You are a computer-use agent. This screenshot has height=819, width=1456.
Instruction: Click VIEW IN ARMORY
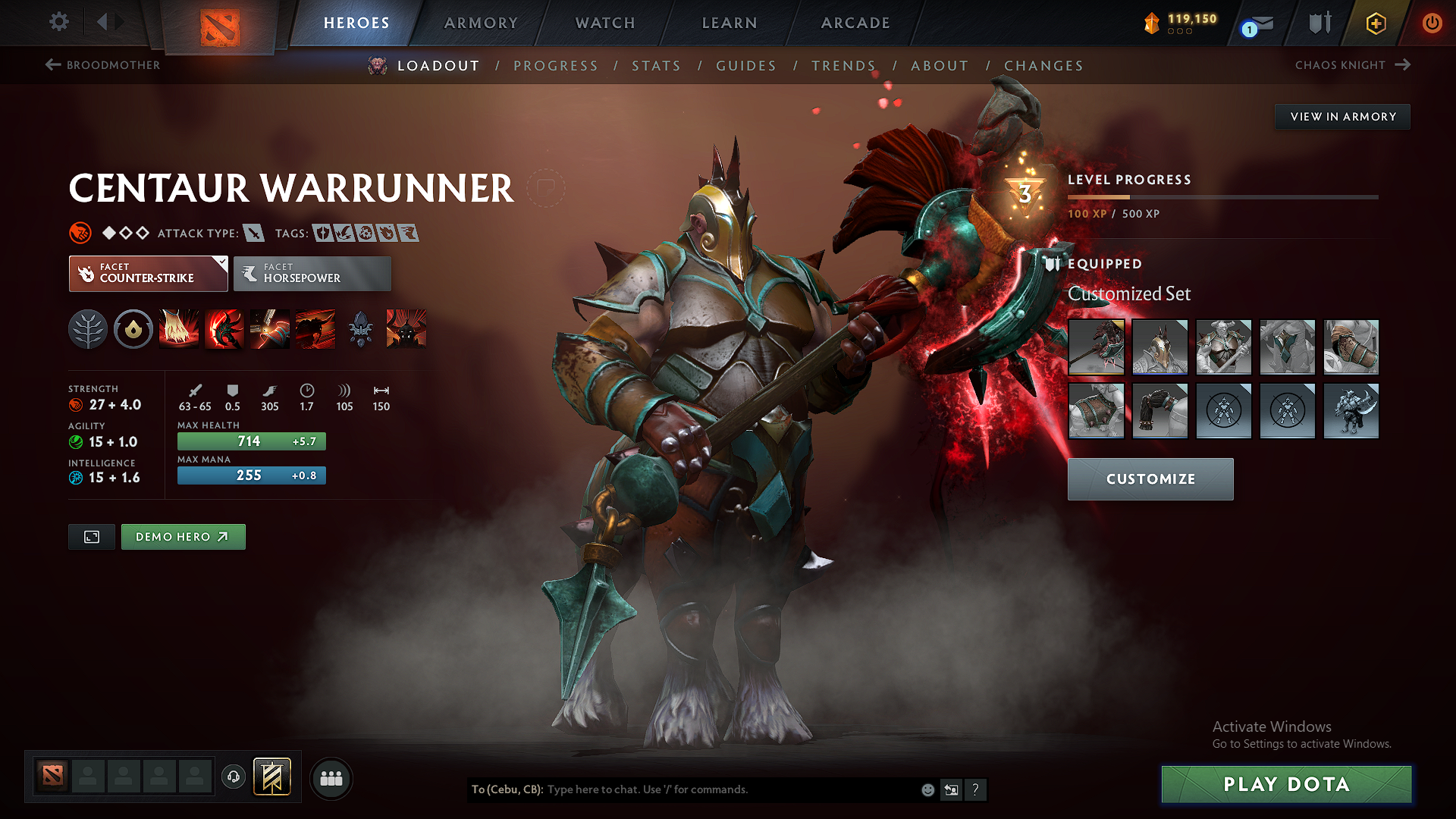point(1341,116)
